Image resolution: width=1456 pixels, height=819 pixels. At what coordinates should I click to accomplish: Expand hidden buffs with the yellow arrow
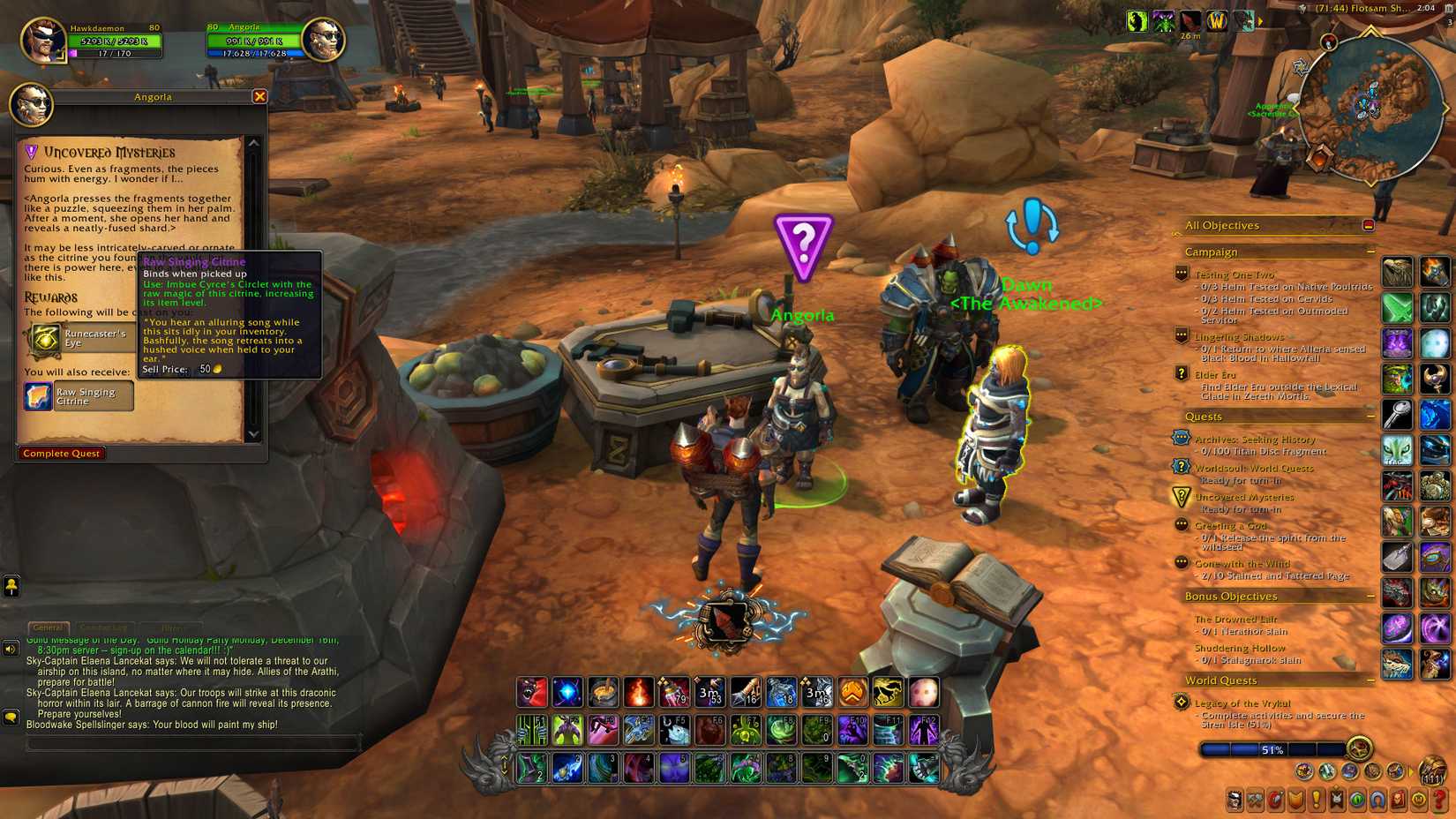[1260, 22]
